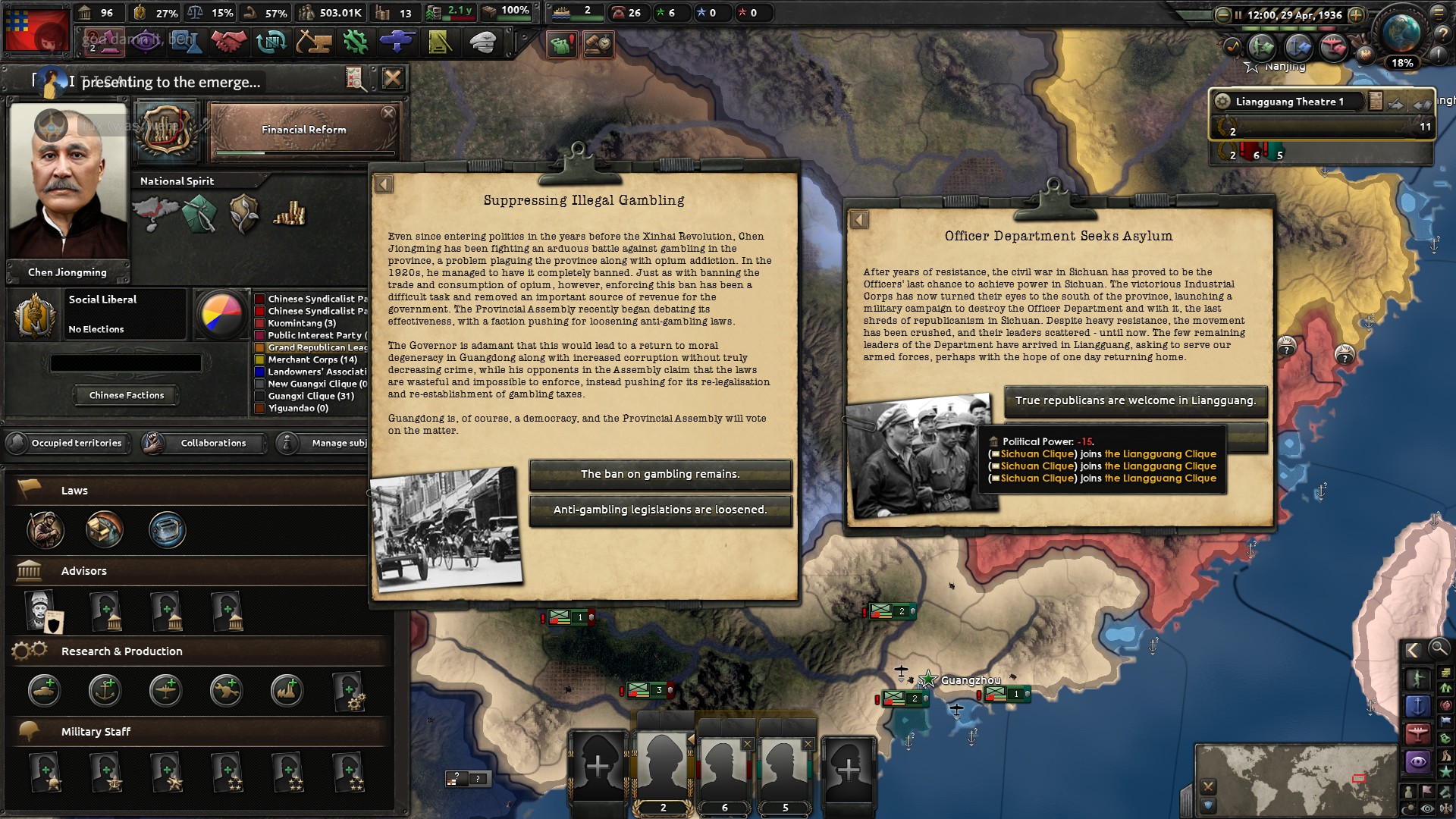The image size is (1456, 819).
Task: Choose 'Anti-gambling legislations are loosened.'
Action: click(x=661, y=510)
